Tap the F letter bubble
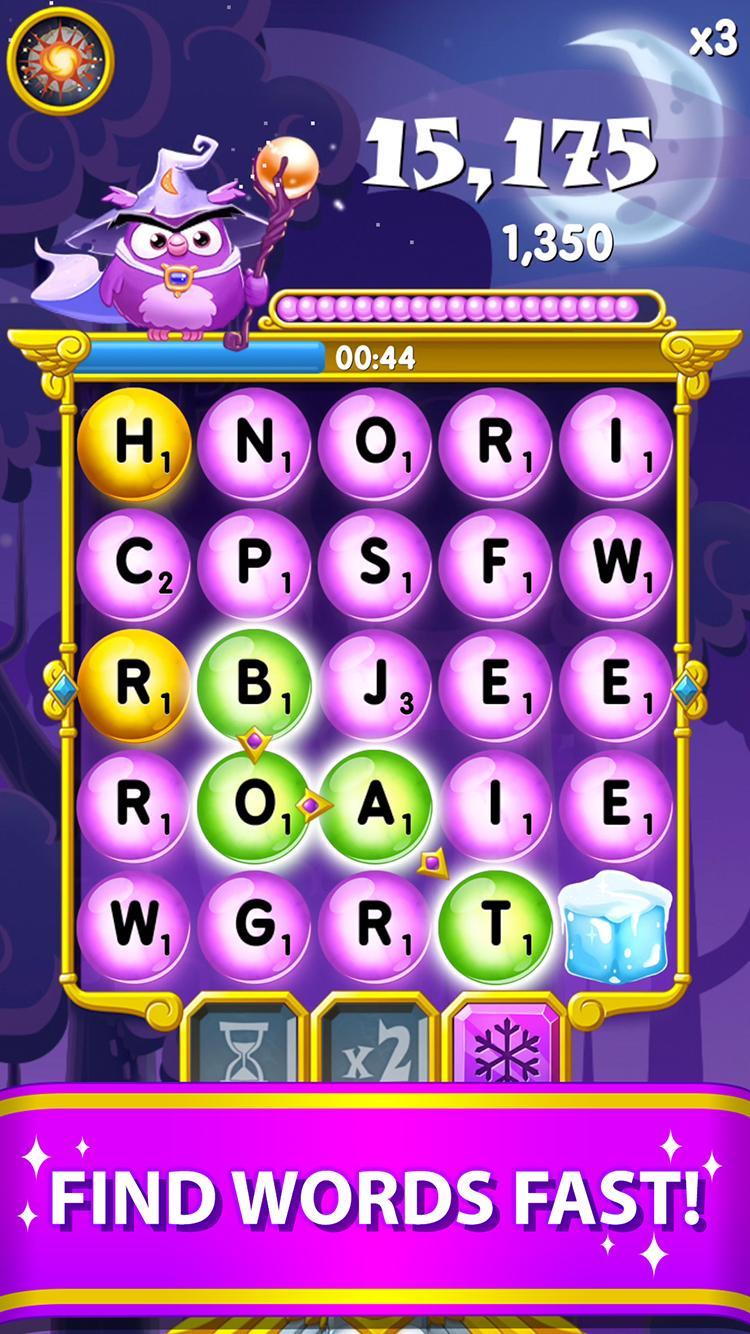The image size is (750, 1334). click(496, 565)
